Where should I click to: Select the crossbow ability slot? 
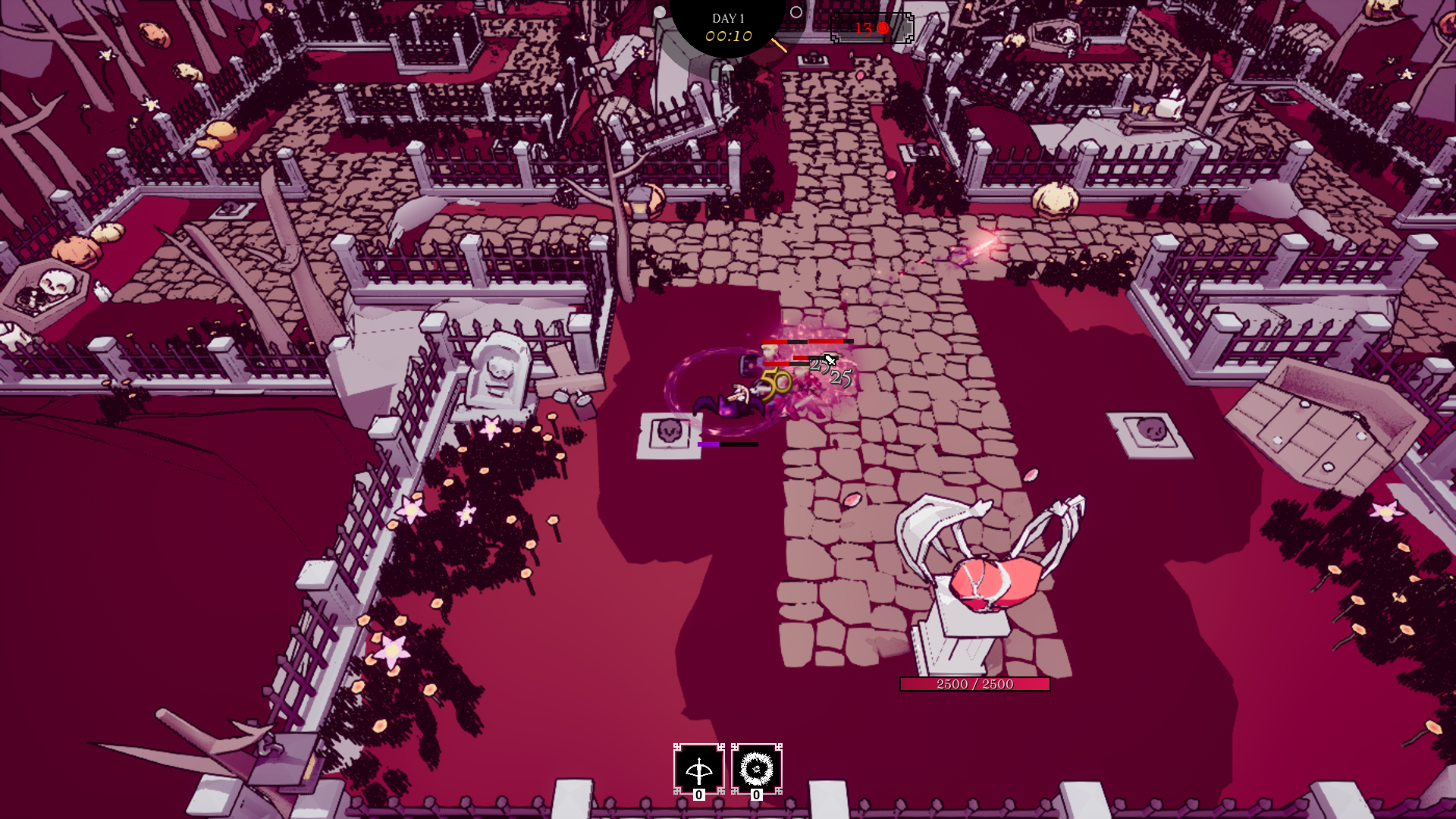698,769
